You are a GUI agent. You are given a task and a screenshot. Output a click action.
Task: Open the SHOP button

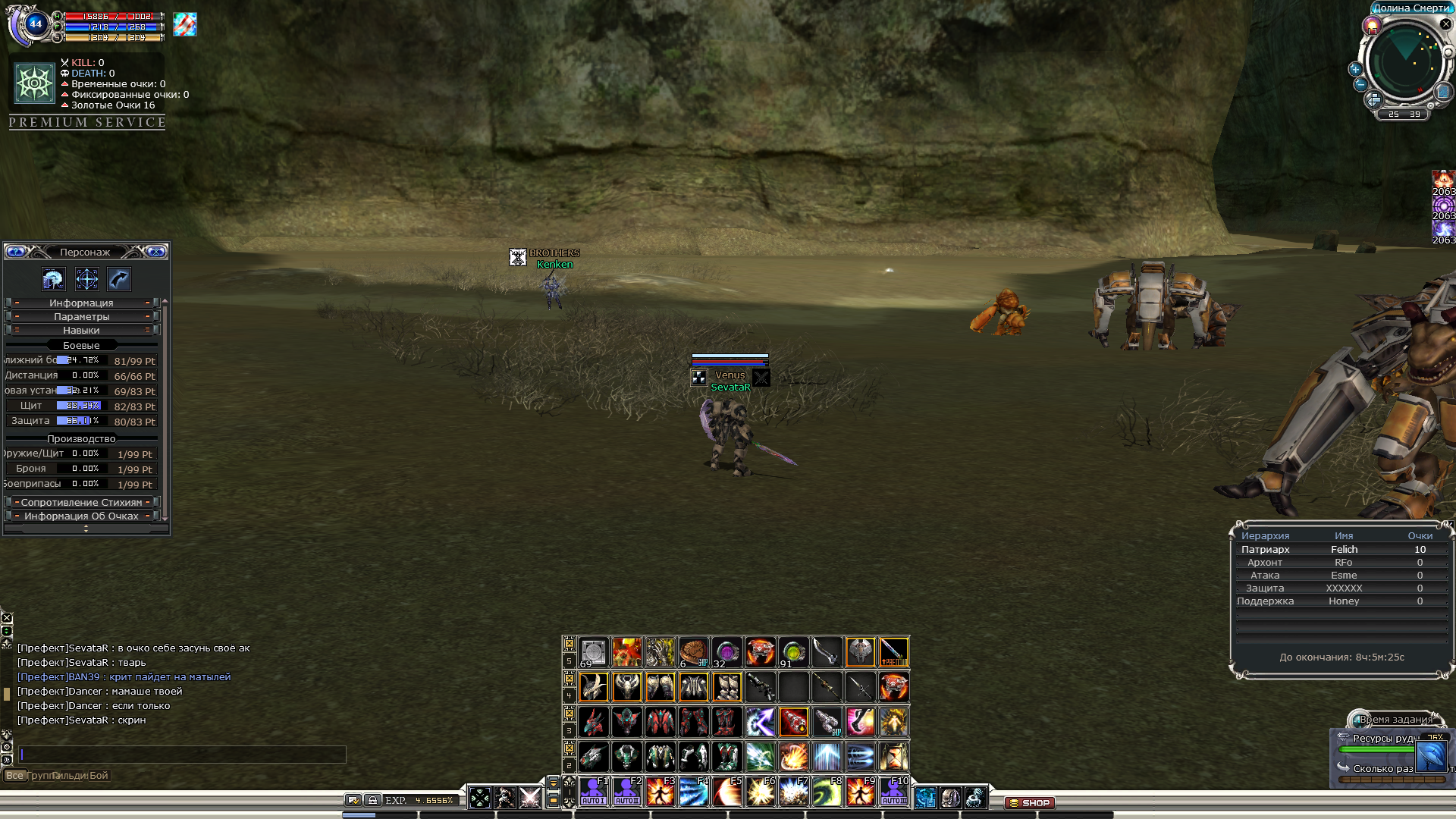pos(1030,802)
